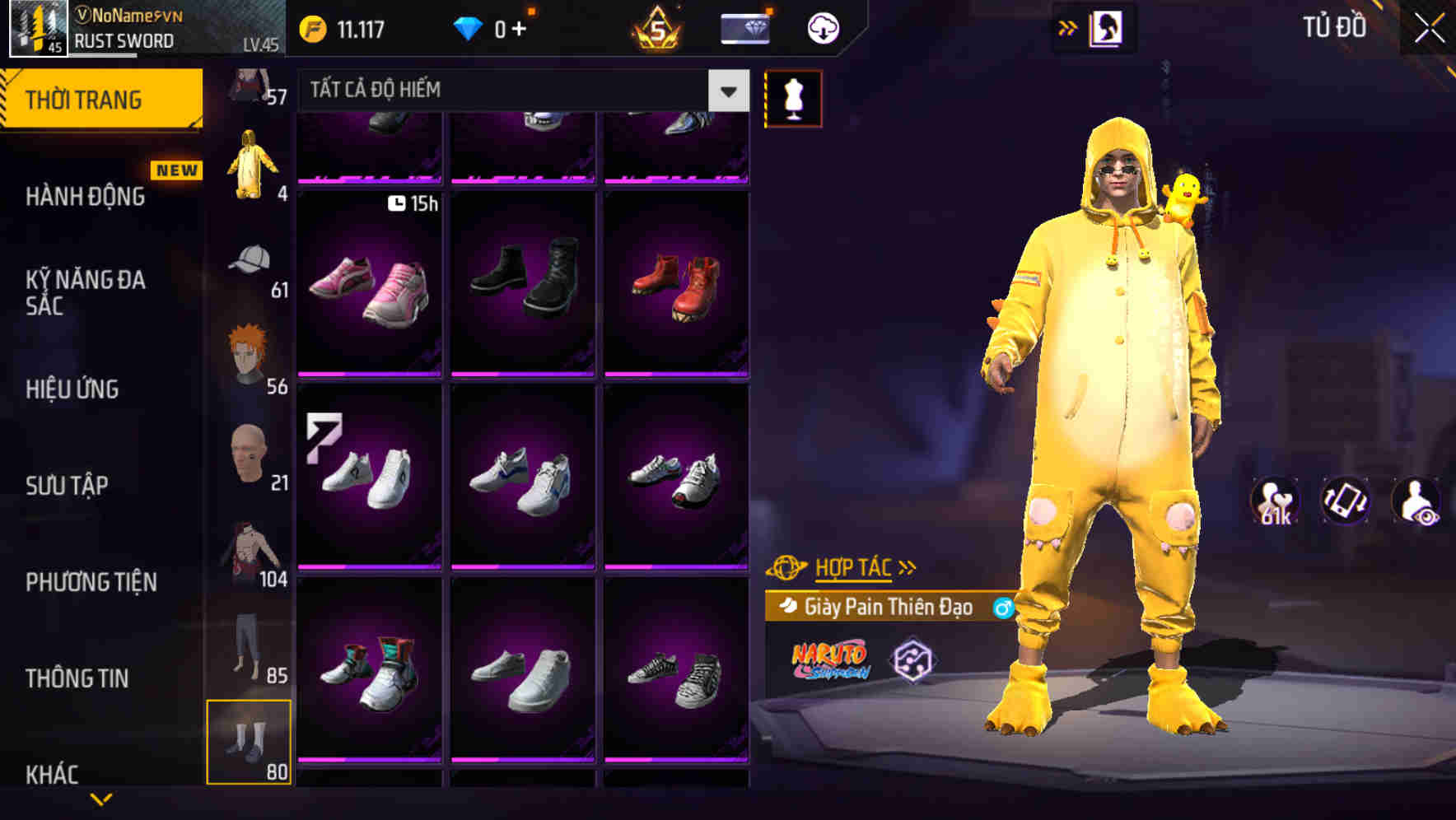1456x820 pixels.
Task: Expand the sidebar via bottom chevron arrow
Action: 100,799
